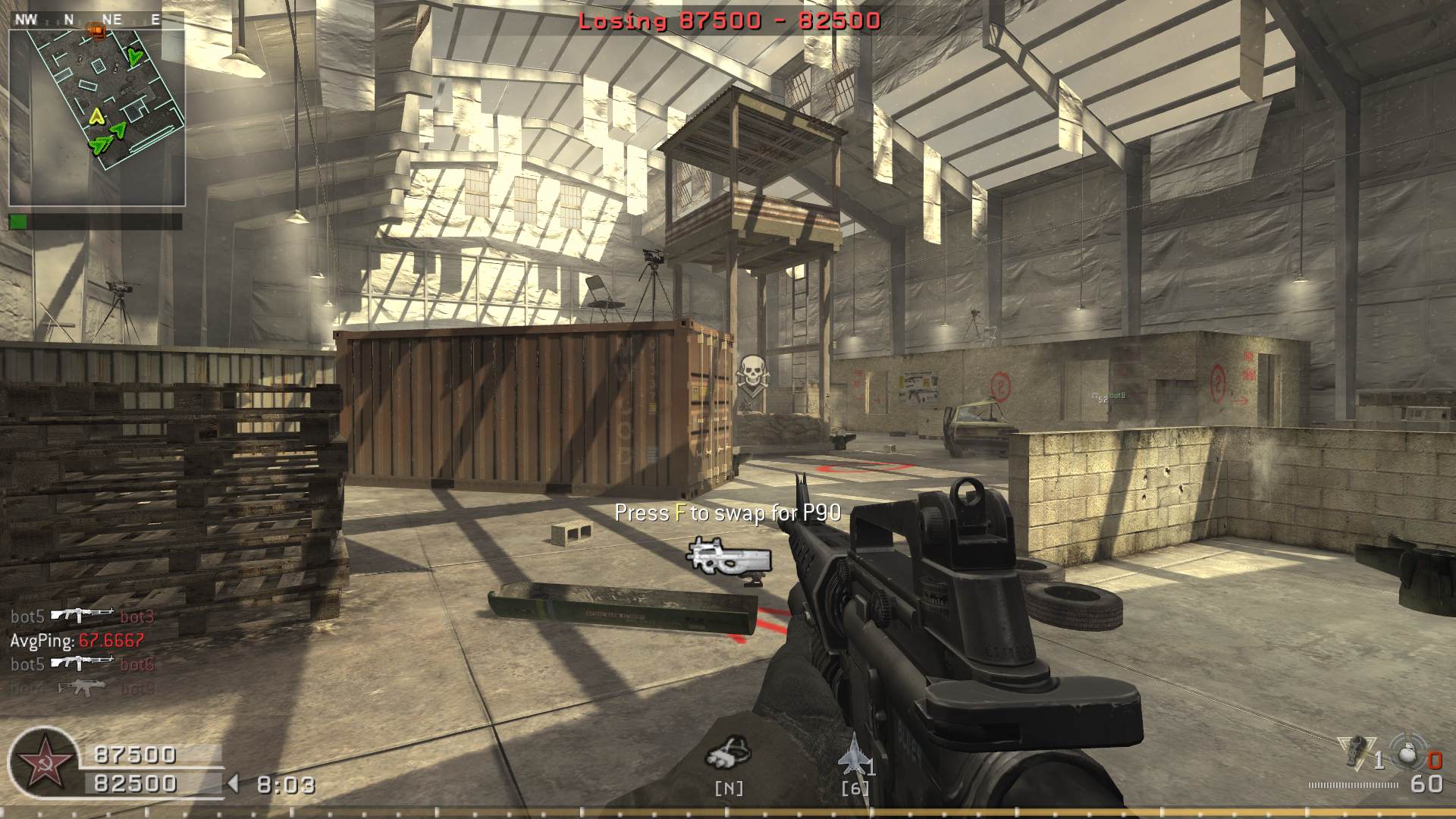
Task: Choose the frag grenade icon
Action: (x=1407, y=753)
